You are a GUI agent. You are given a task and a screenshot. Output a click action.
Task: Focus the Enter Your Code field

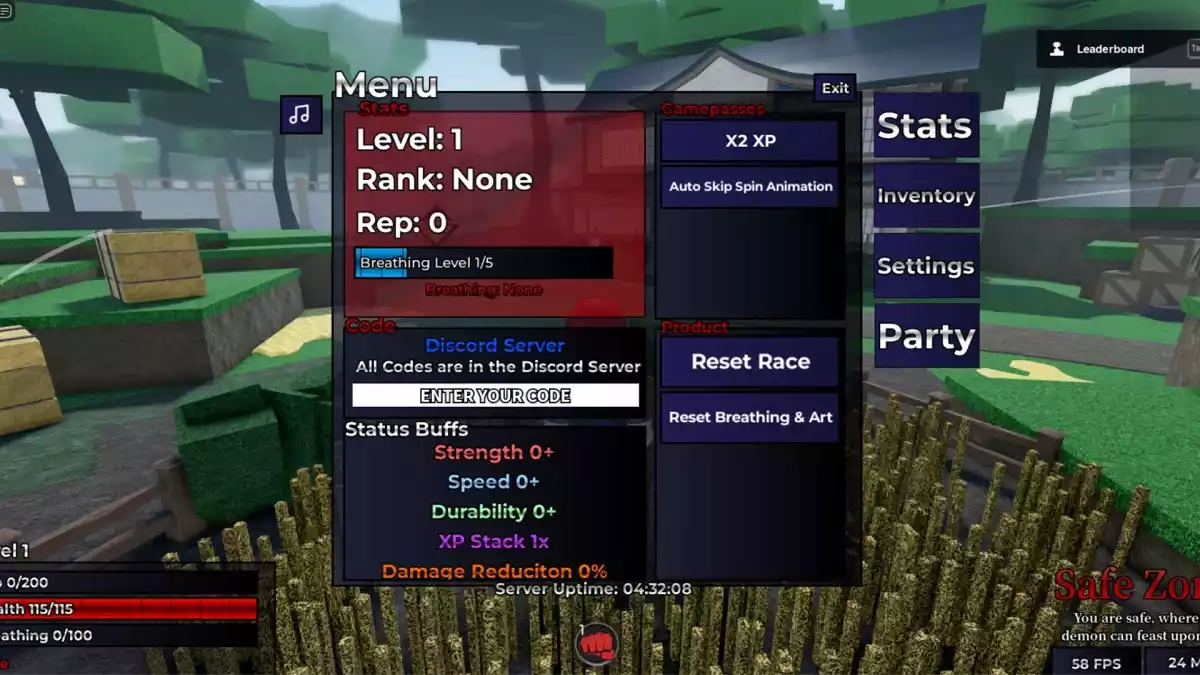(495, 396)
